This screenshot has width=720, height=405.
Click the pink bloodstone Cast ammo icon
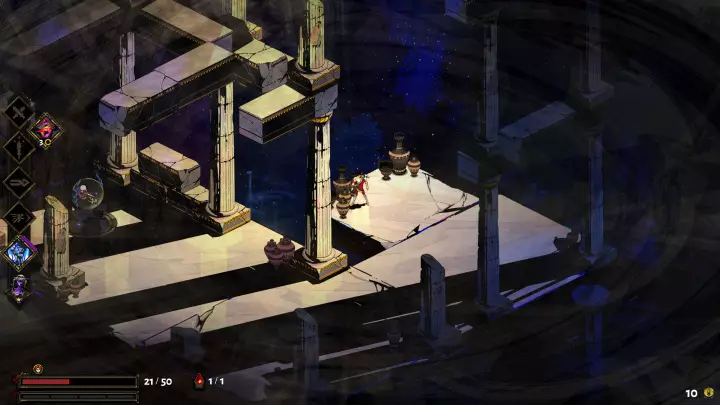coord(46,128)
